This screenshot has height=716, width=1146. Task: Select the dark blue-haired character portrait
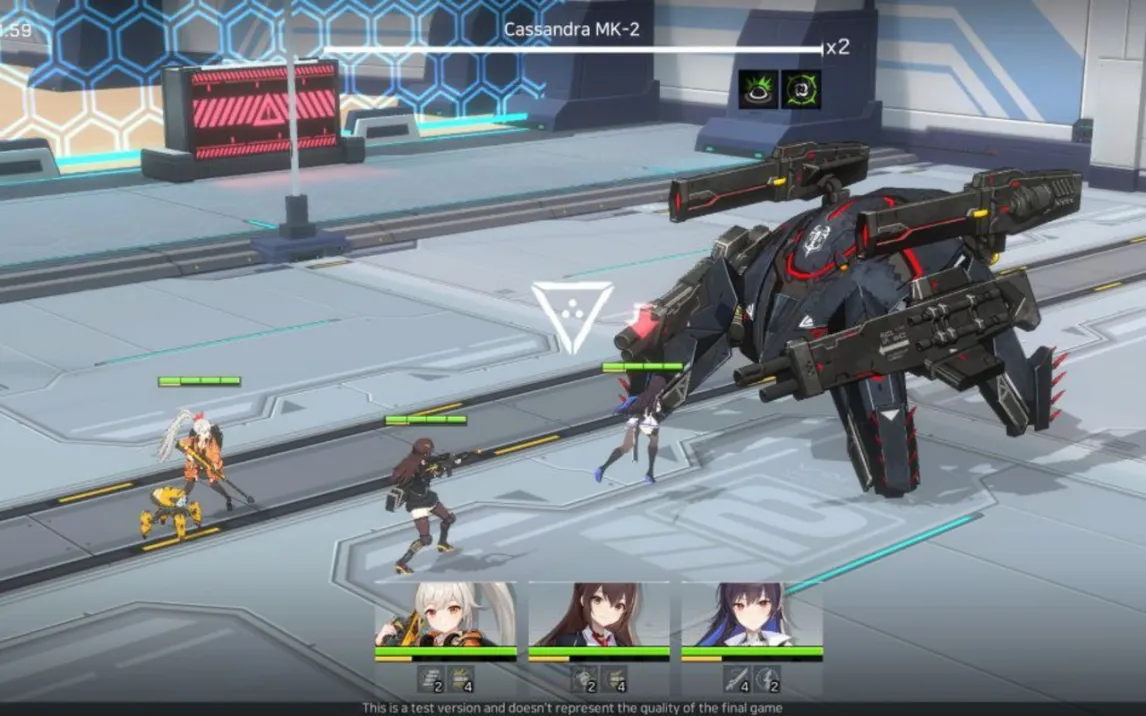752,615
